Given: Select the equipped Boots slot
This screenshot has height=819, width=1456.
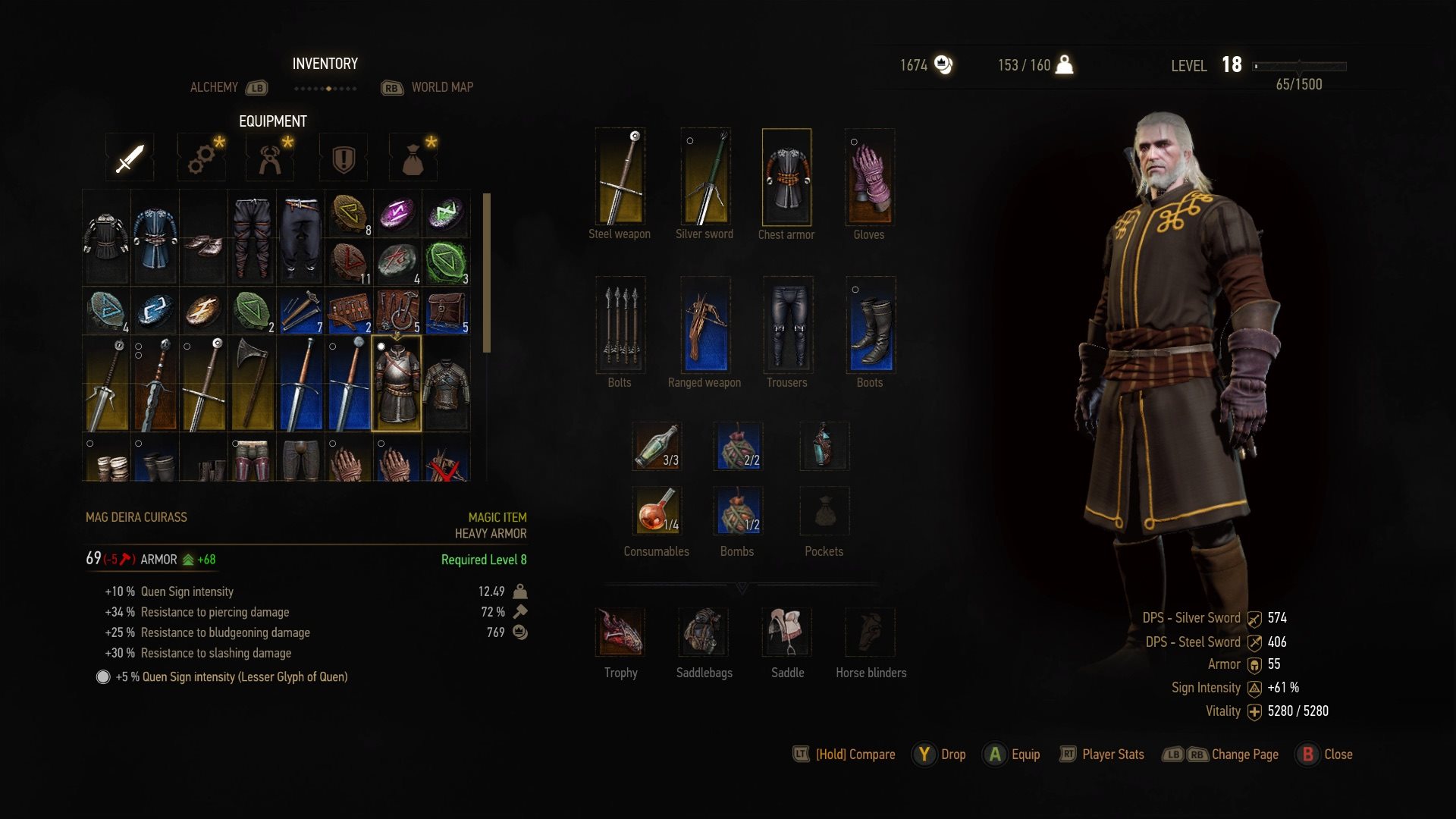Looking at the screenshot, I should coord(871,325).
